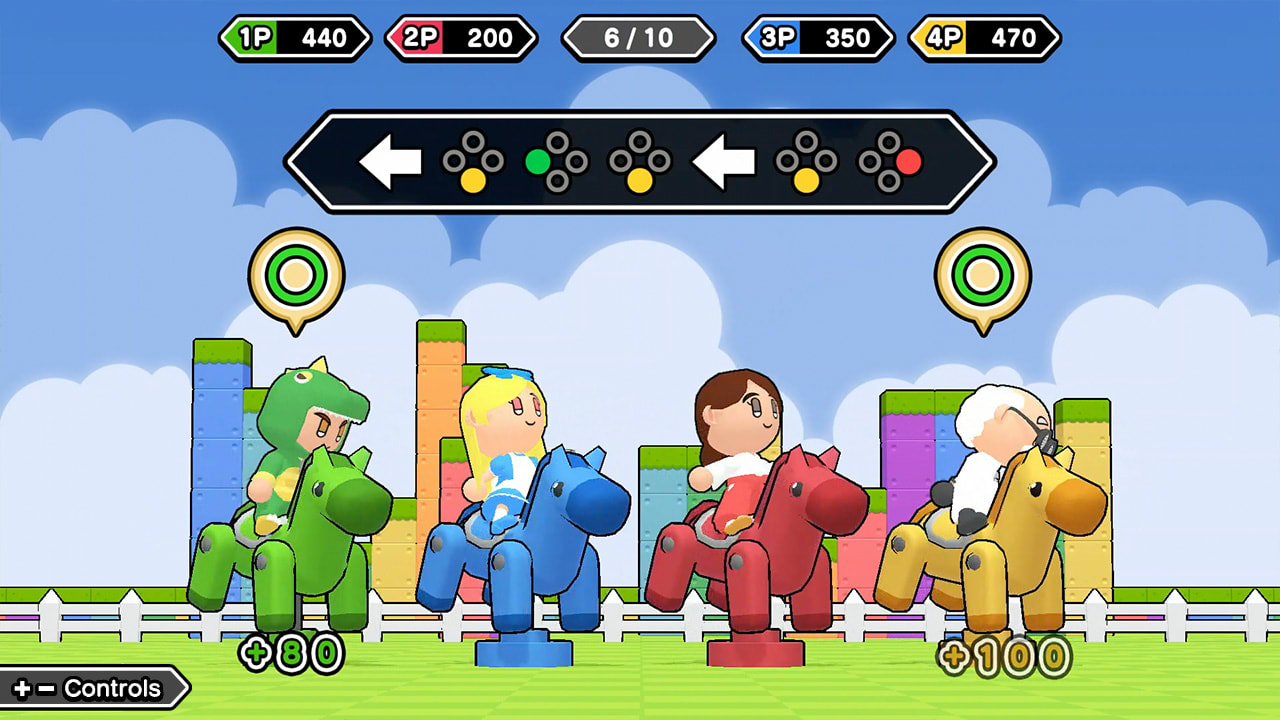Click the 6/10 round counter
Screen dimensions: 1280x720
(x=640, y=39)
